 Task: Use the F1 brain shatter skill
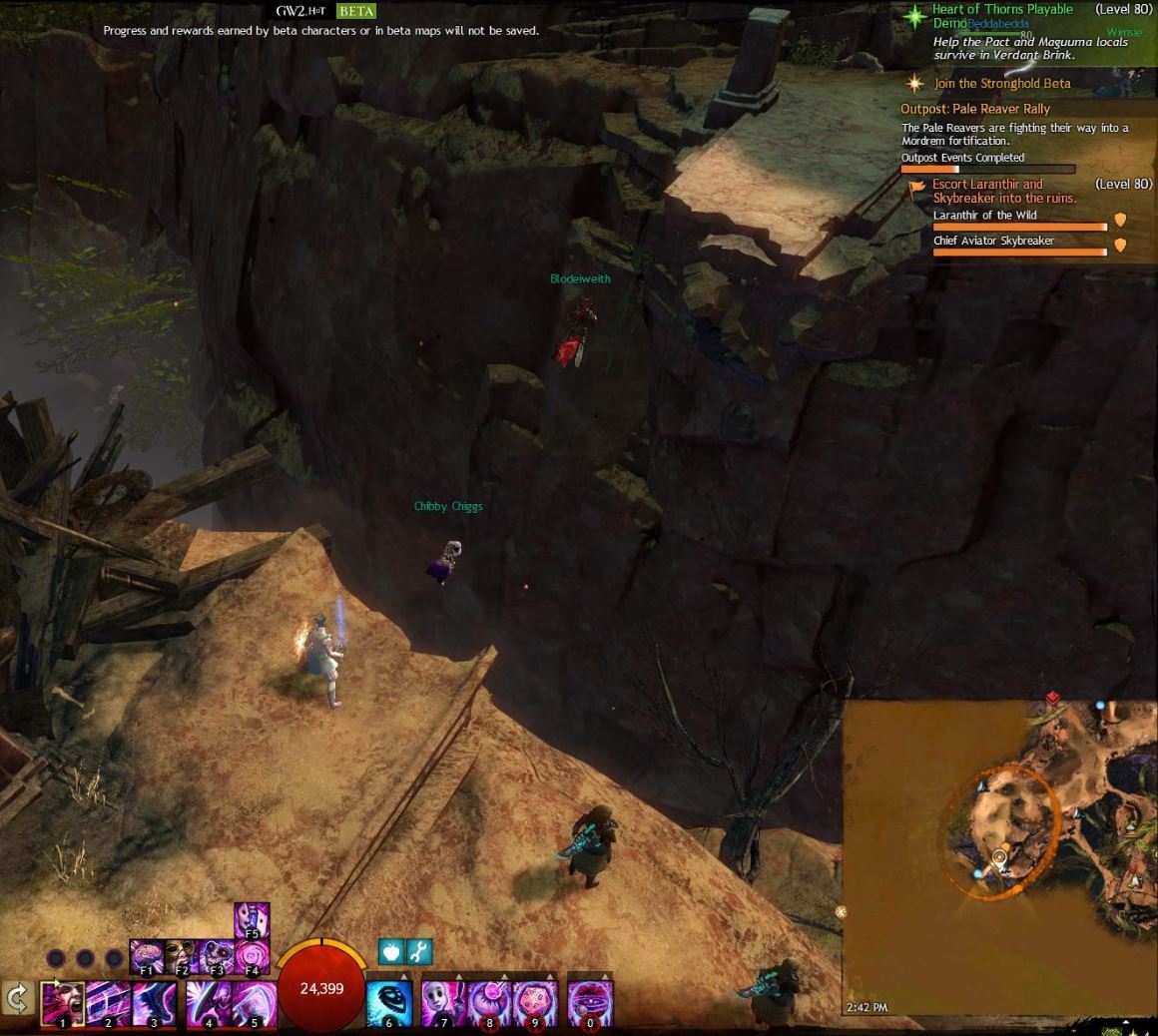click(x=147, y=956)
